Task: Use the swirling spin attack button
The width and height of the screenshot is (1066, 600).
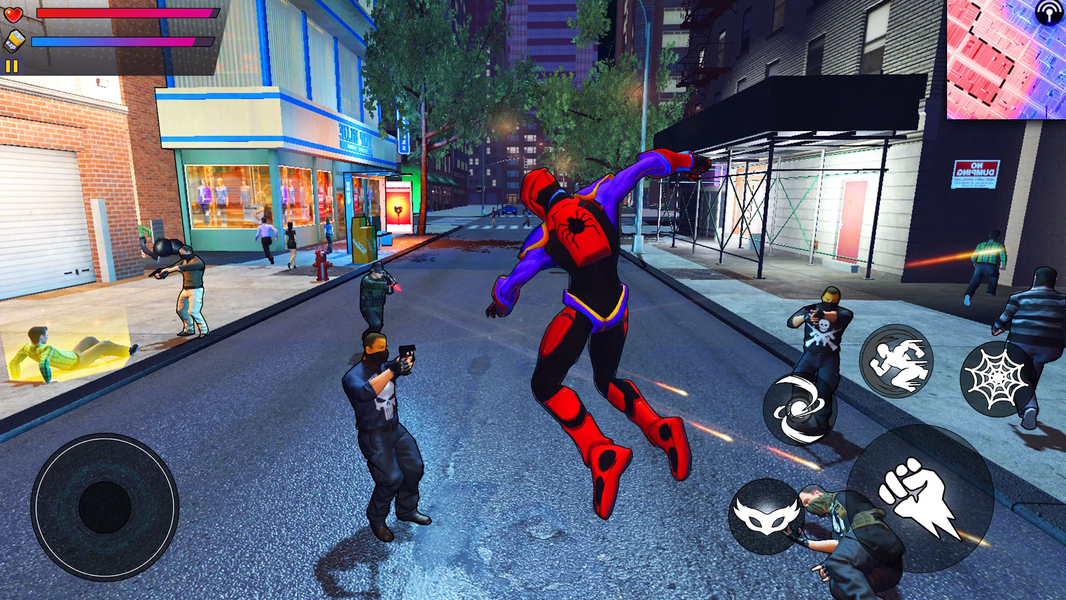Action: click(799, 409)
